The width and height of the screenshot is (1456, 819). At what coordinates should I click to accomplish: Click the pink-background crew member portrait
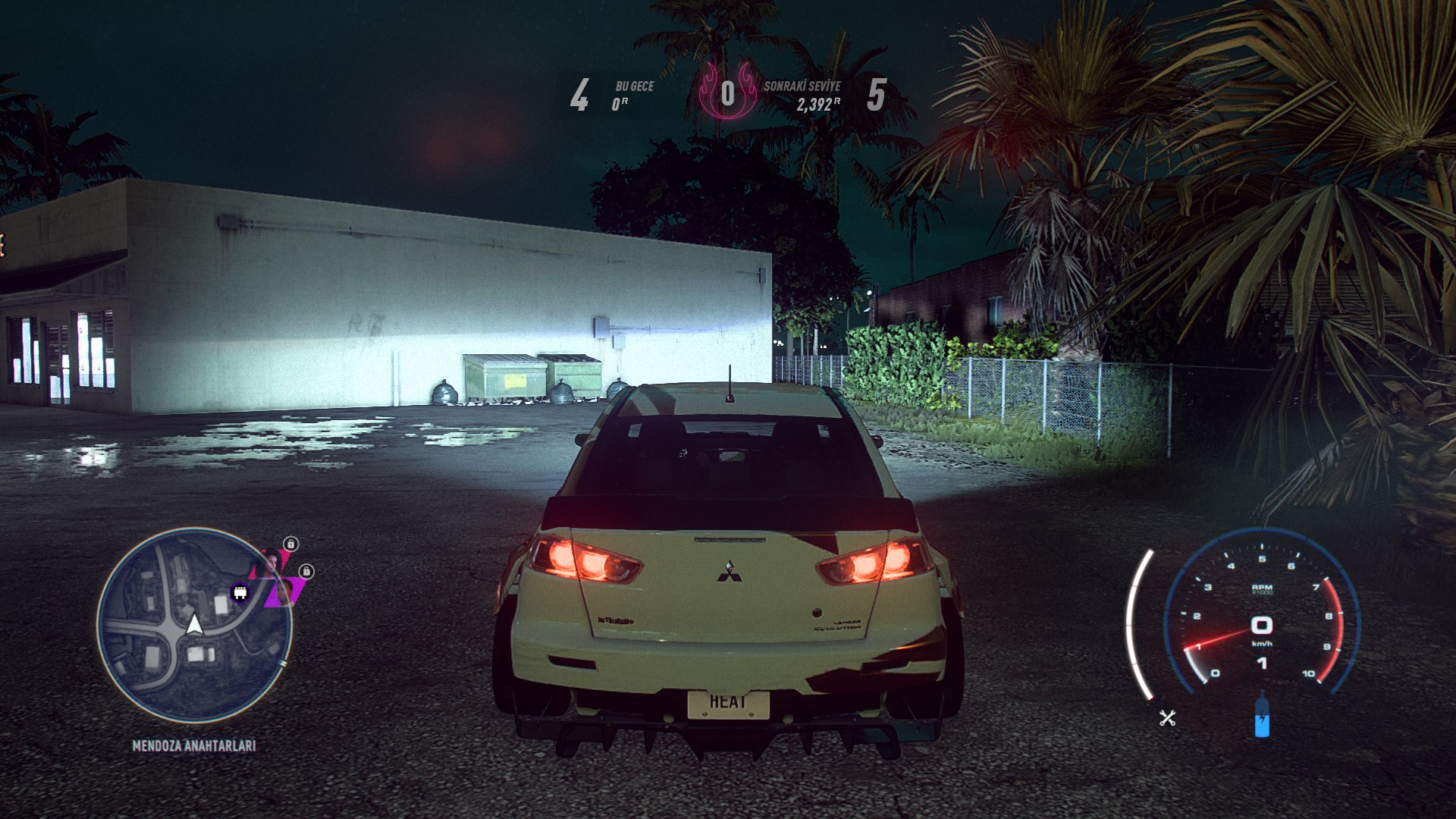click(271, 563)
